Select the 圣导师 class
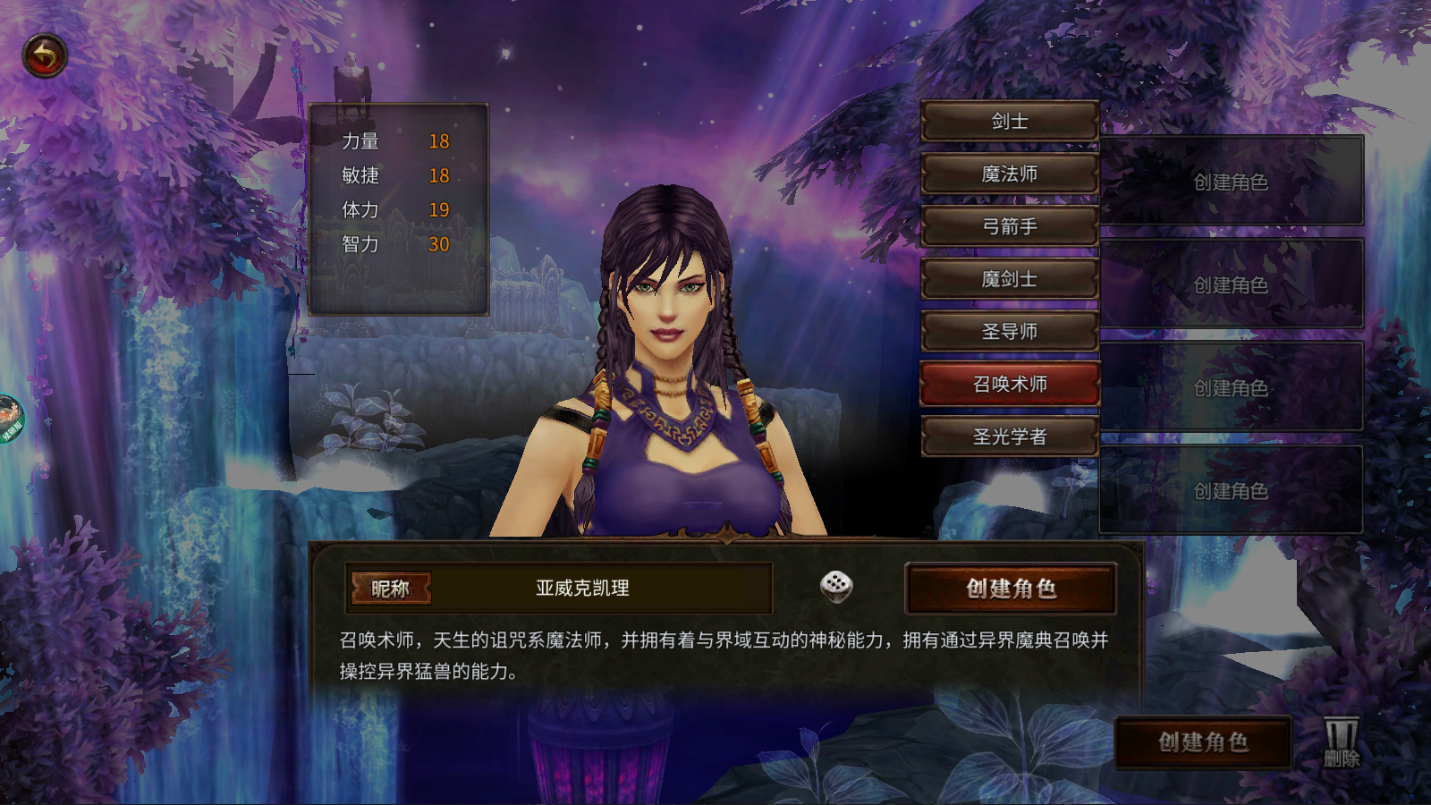1431x805 pixels. (1009, 332)
